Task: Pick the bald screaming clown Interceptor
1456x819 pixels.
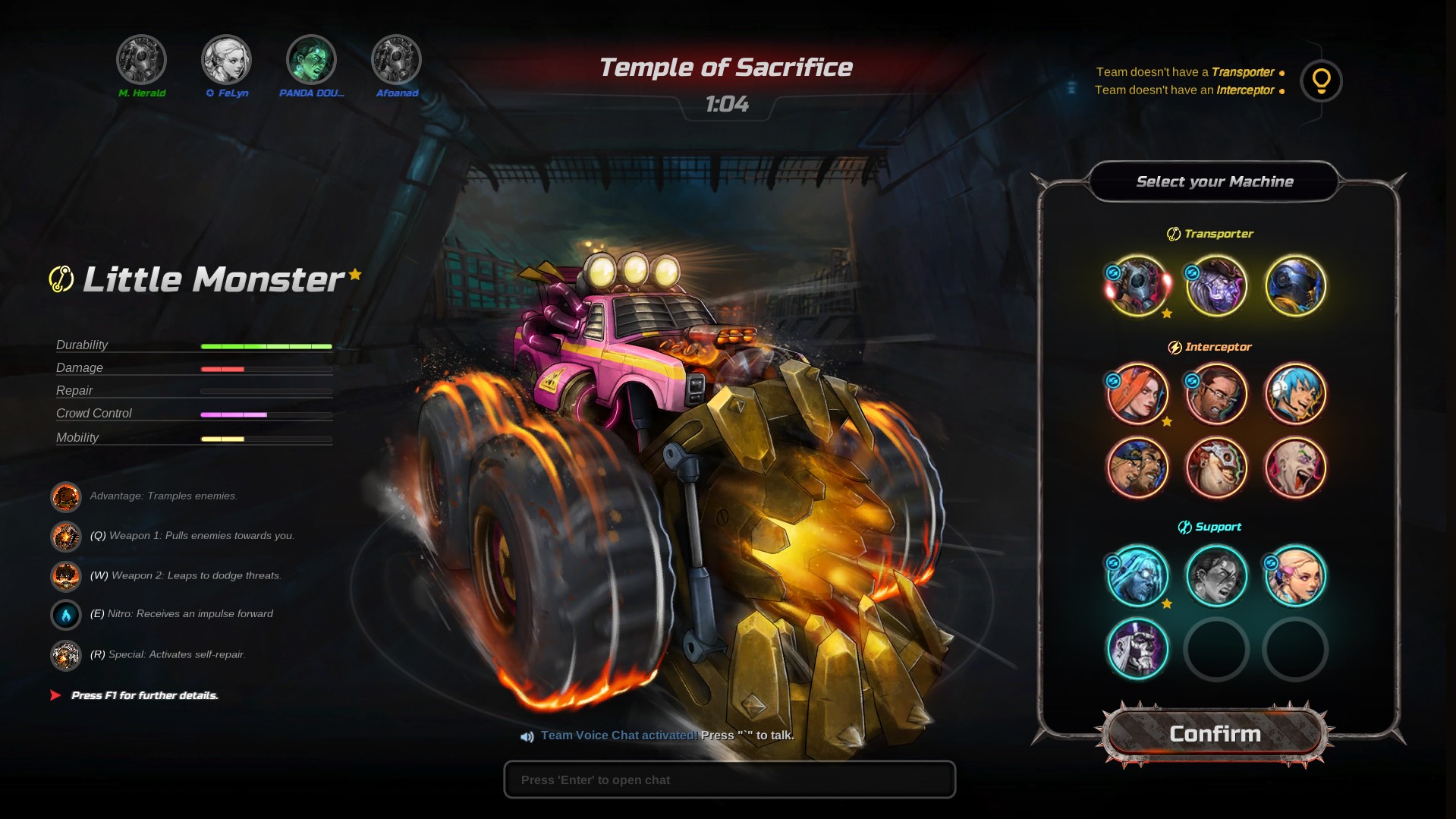Action: [1295, 468]
